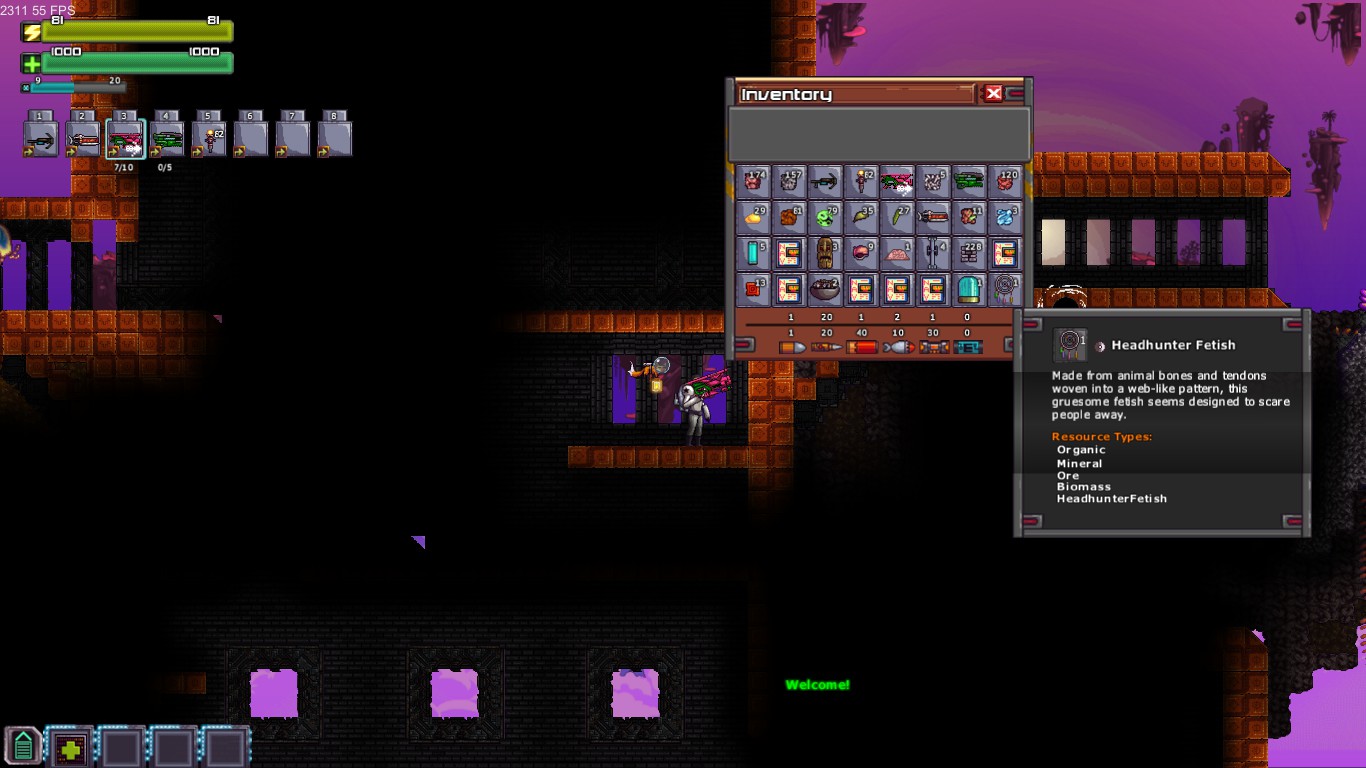
Task: Pick the bowl of food item
Action: point(825,290)
